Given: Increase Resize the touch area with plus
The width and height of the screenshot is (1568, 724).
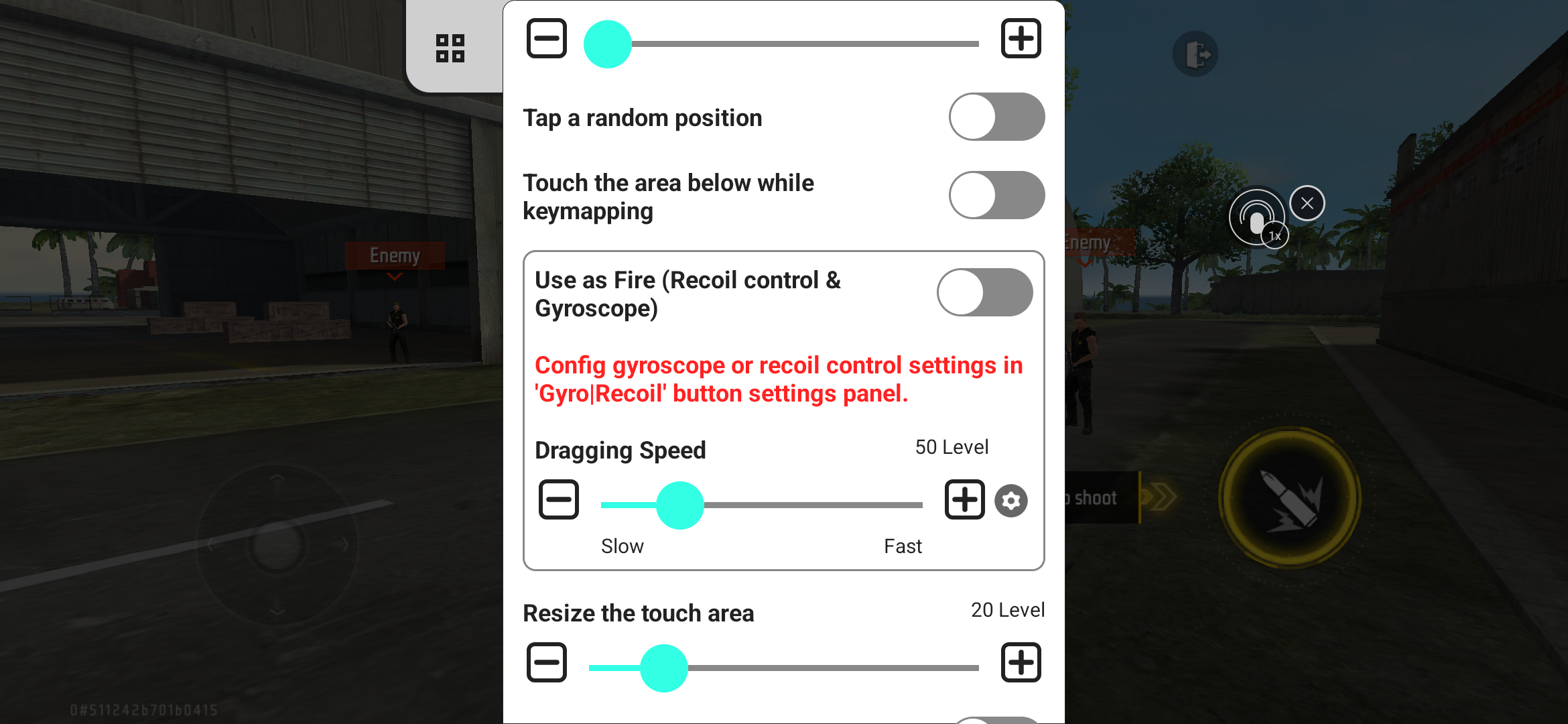Looking at the screenshot, I should click(1021, 662).
